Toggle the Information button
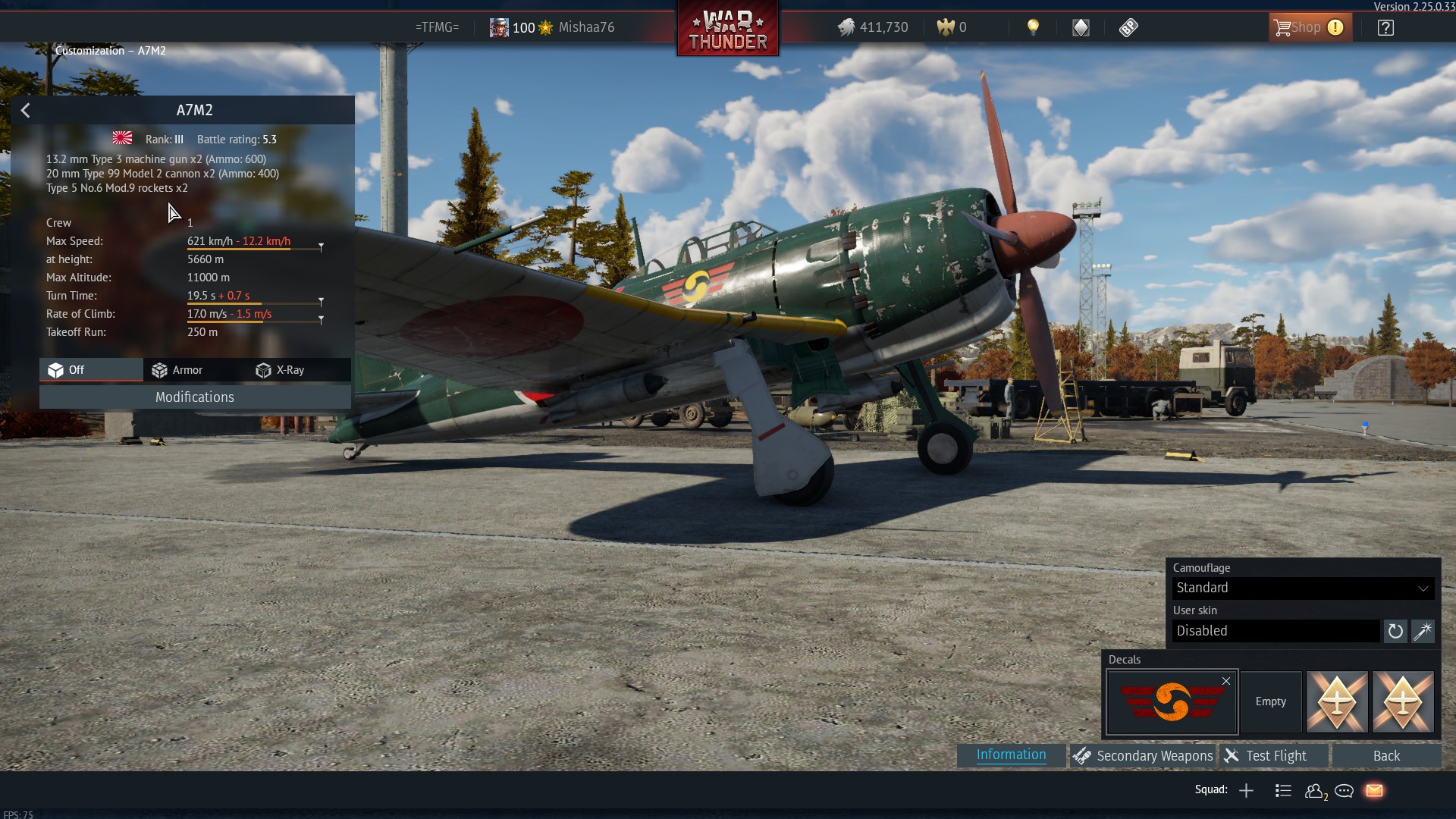 (x=1011, y=755)
